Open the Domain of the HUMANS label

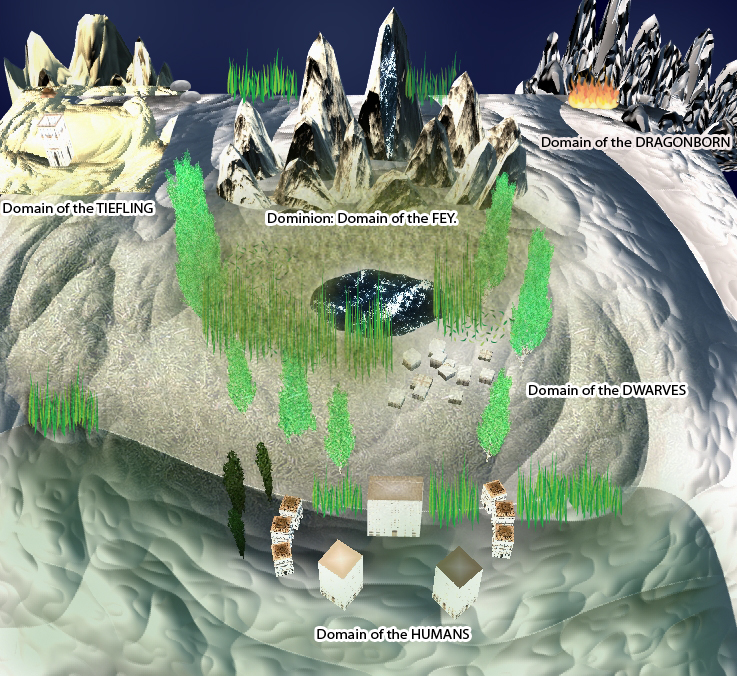[393, 634]
